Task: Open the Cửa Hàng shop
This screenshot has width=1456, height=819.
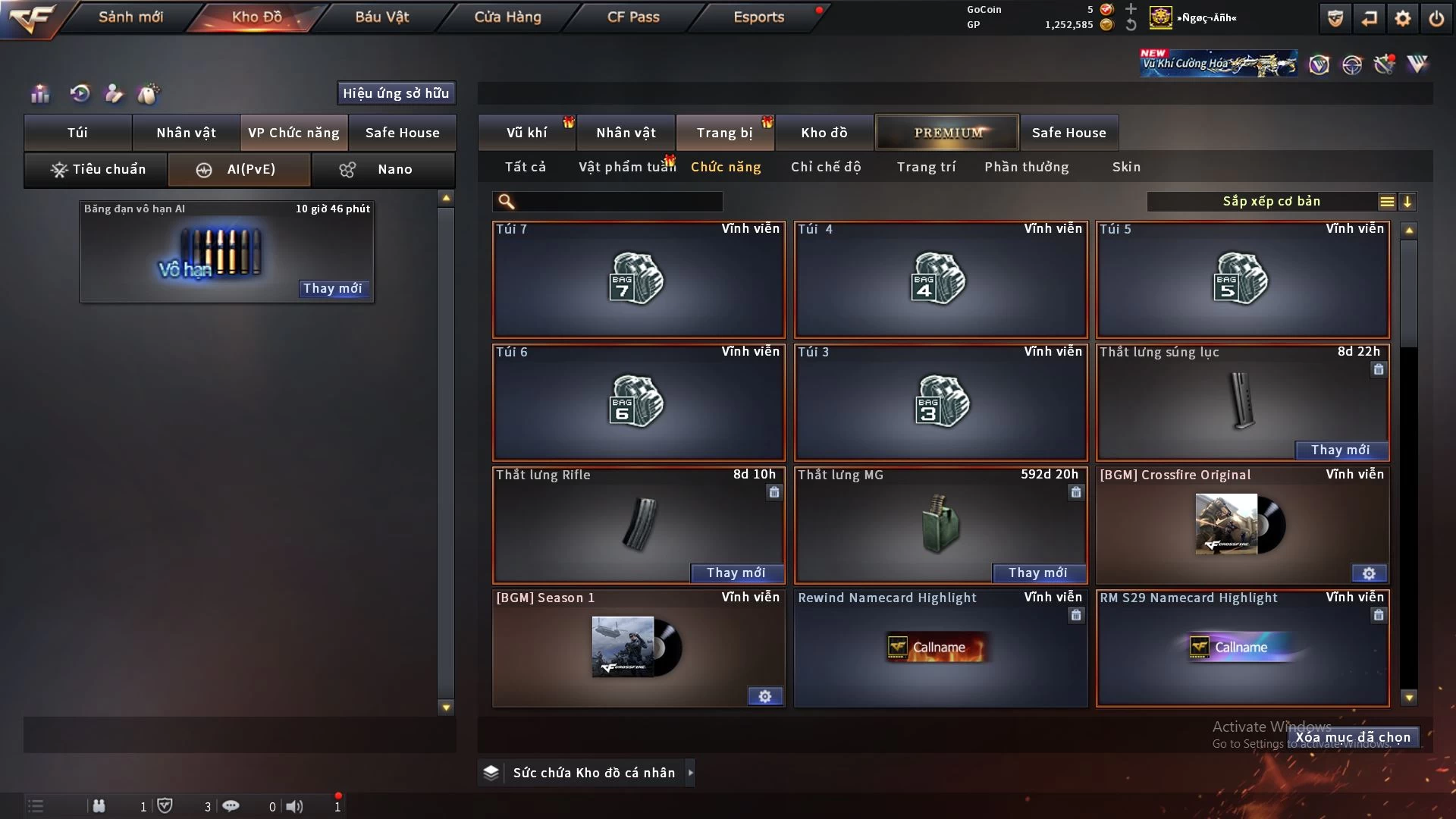Action: click(x=507, y=17)
